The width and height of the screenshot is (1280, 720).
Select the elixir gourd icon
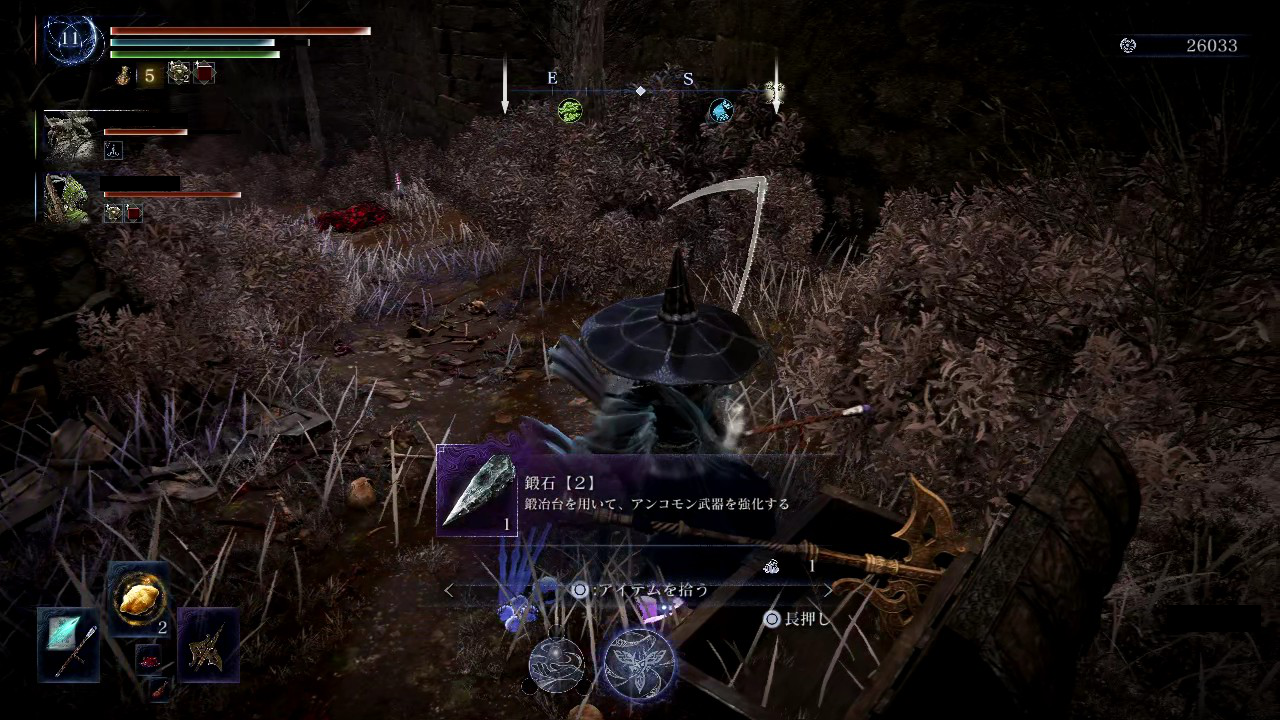[125, 74]
